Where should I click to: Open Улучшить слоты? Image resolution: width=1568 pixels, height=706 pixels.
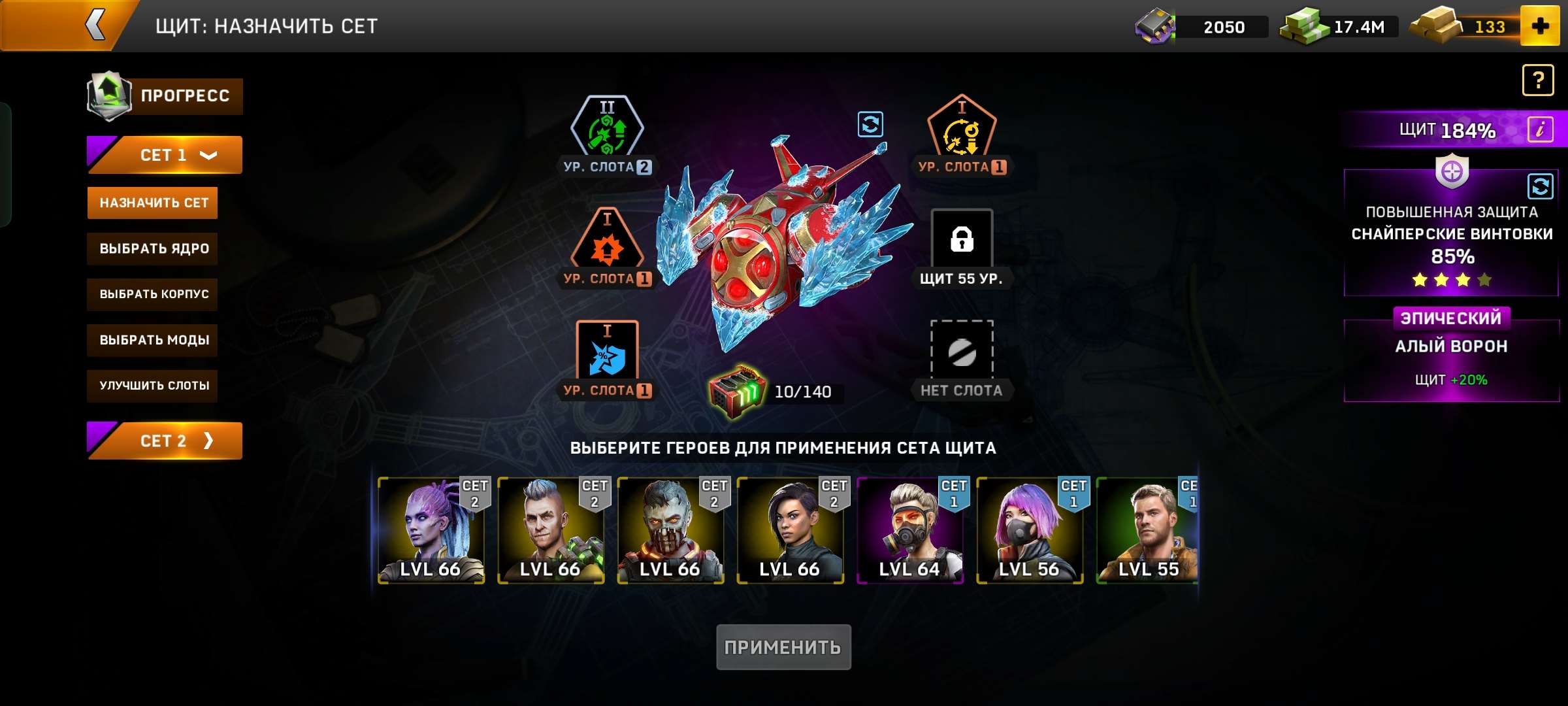[152, 386]
